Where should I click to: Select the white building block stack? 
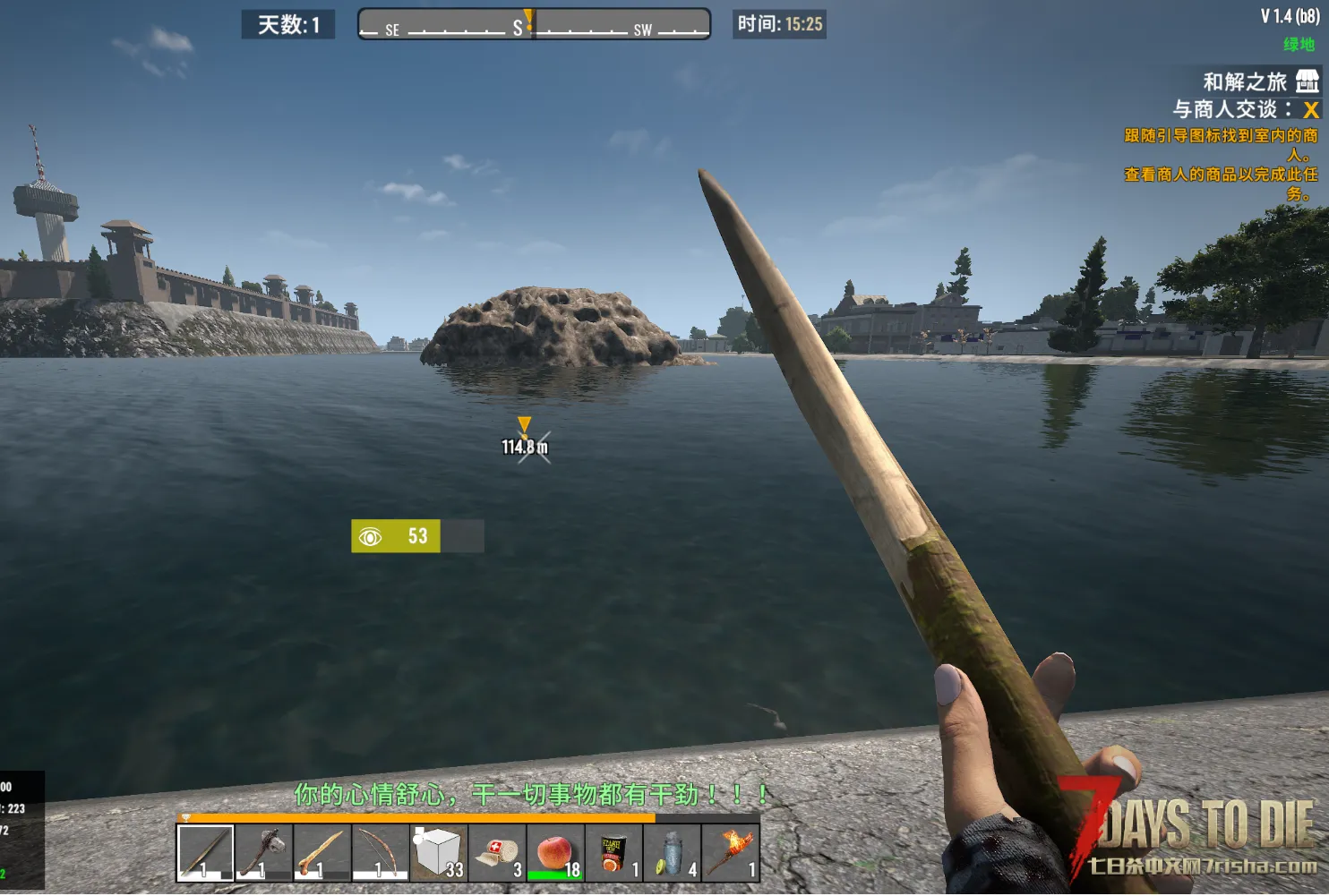tap(439, 853)
